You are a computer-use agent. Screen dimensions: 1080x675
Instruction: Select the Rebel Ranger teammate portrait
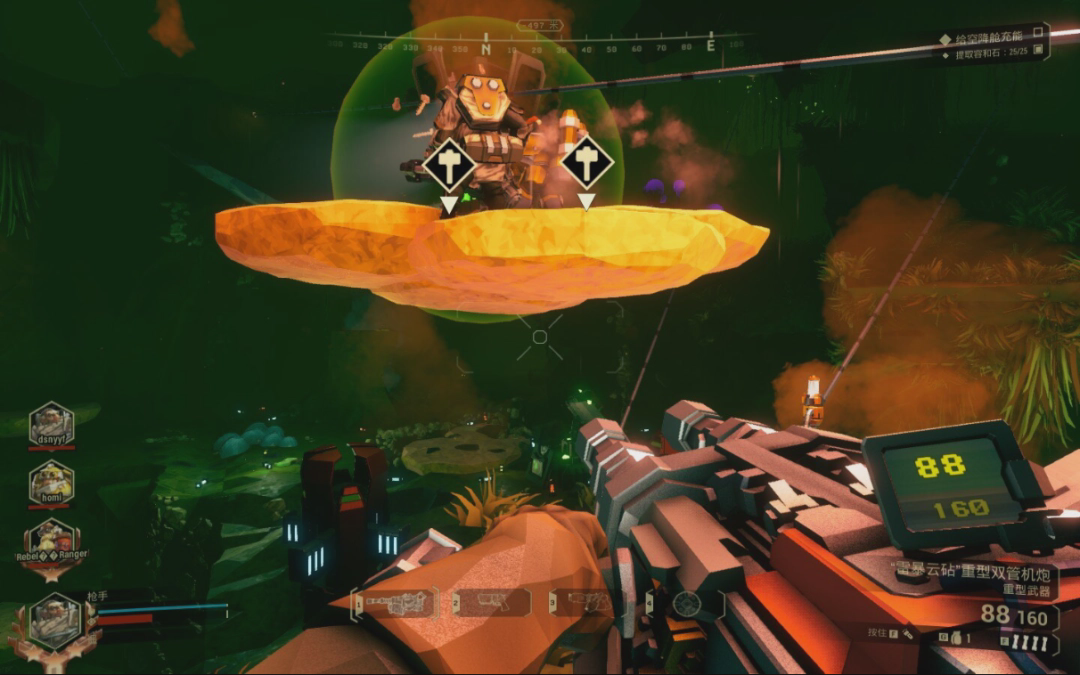(x=53, y=543)
